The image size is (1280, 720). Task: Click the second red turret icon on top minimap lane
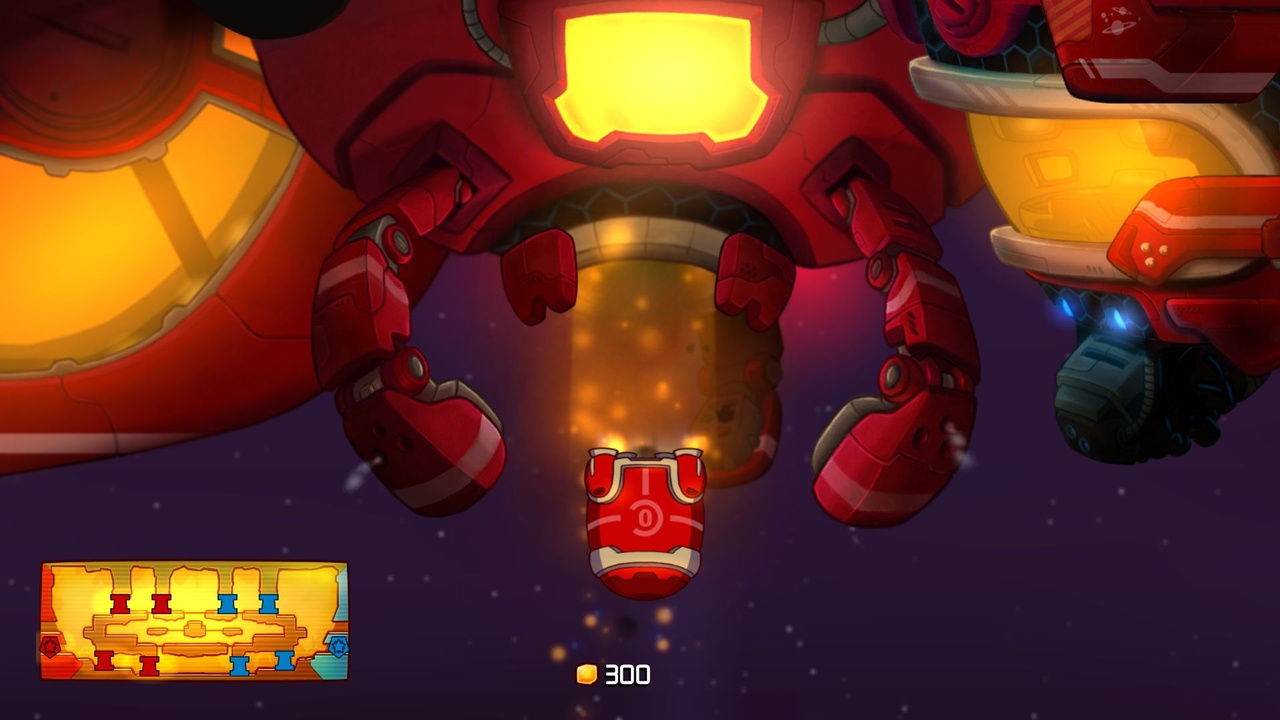pos(162,603)
